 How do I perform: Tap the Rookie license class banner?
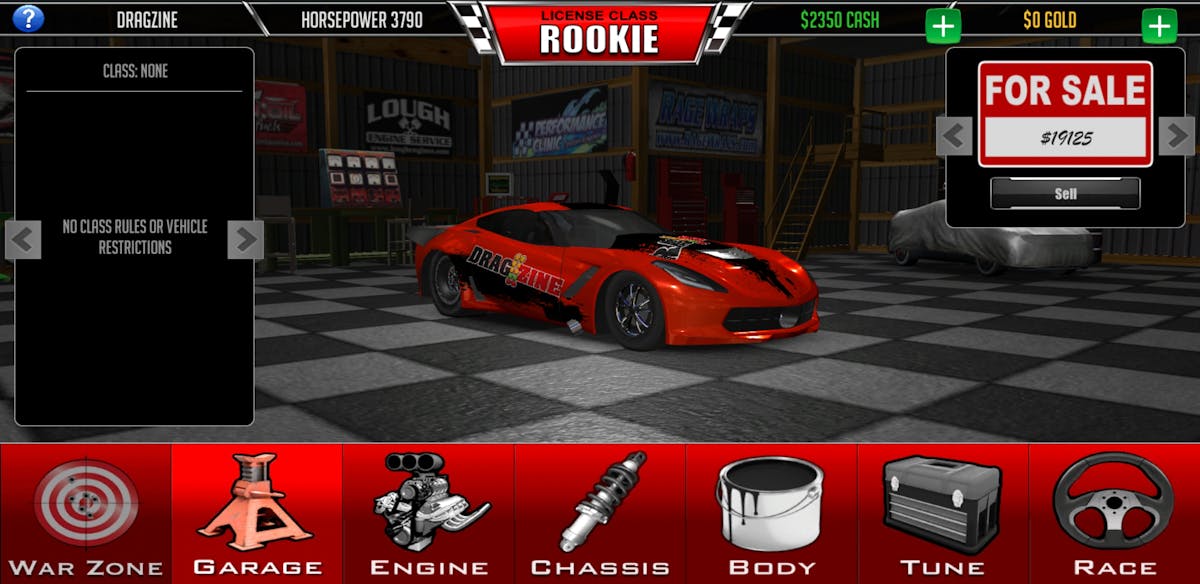599,33
